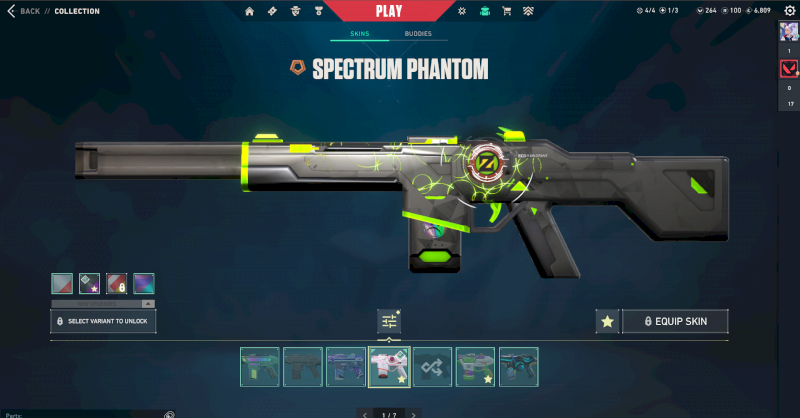
Task: Switch to the Buddies tab
Action: 418,34
